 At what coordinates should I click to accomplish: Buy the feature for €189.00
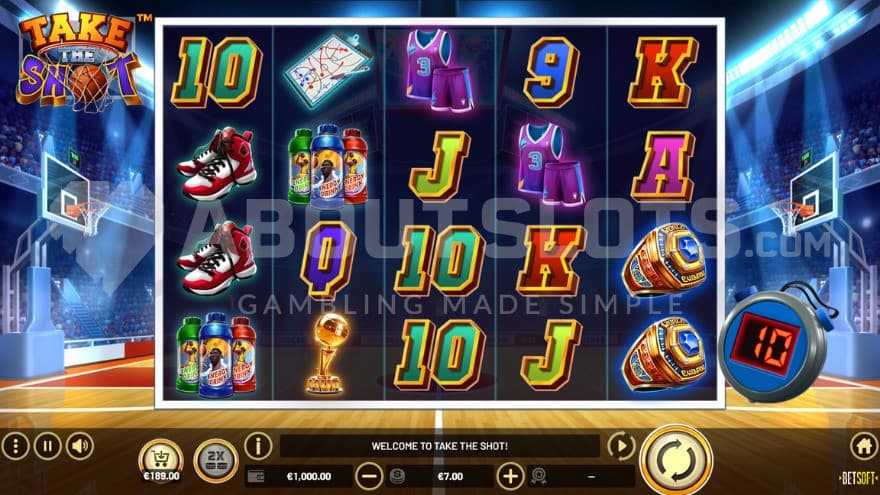pos(160,461)
